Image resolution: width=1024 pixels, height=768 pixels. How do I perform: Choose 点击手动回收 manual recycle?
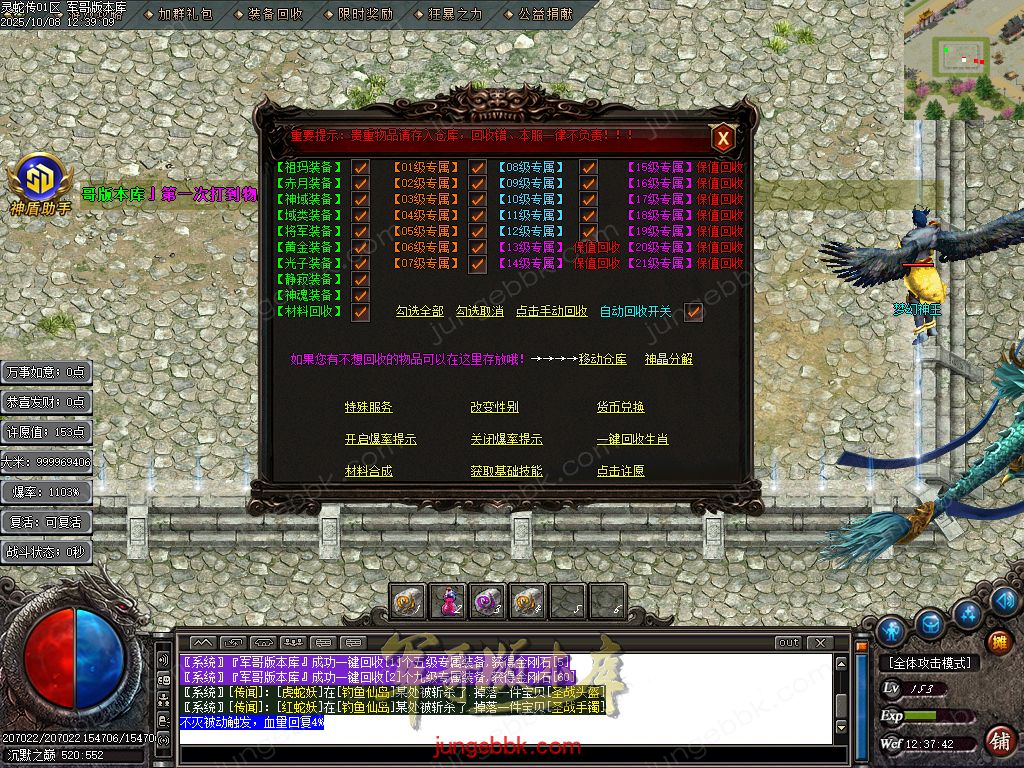pos(551,312)
